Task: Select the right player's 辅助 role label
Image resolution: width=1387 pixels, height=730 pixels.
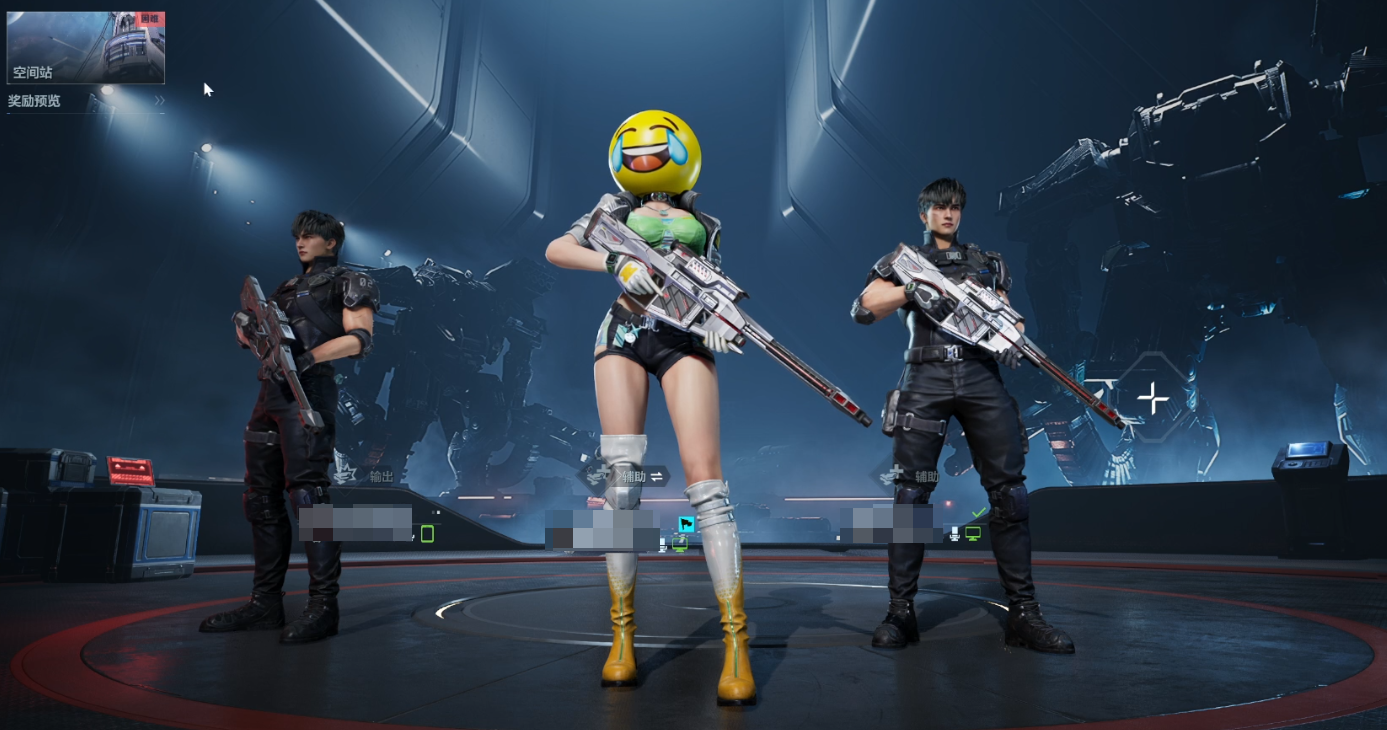Action: coord(926,477)
